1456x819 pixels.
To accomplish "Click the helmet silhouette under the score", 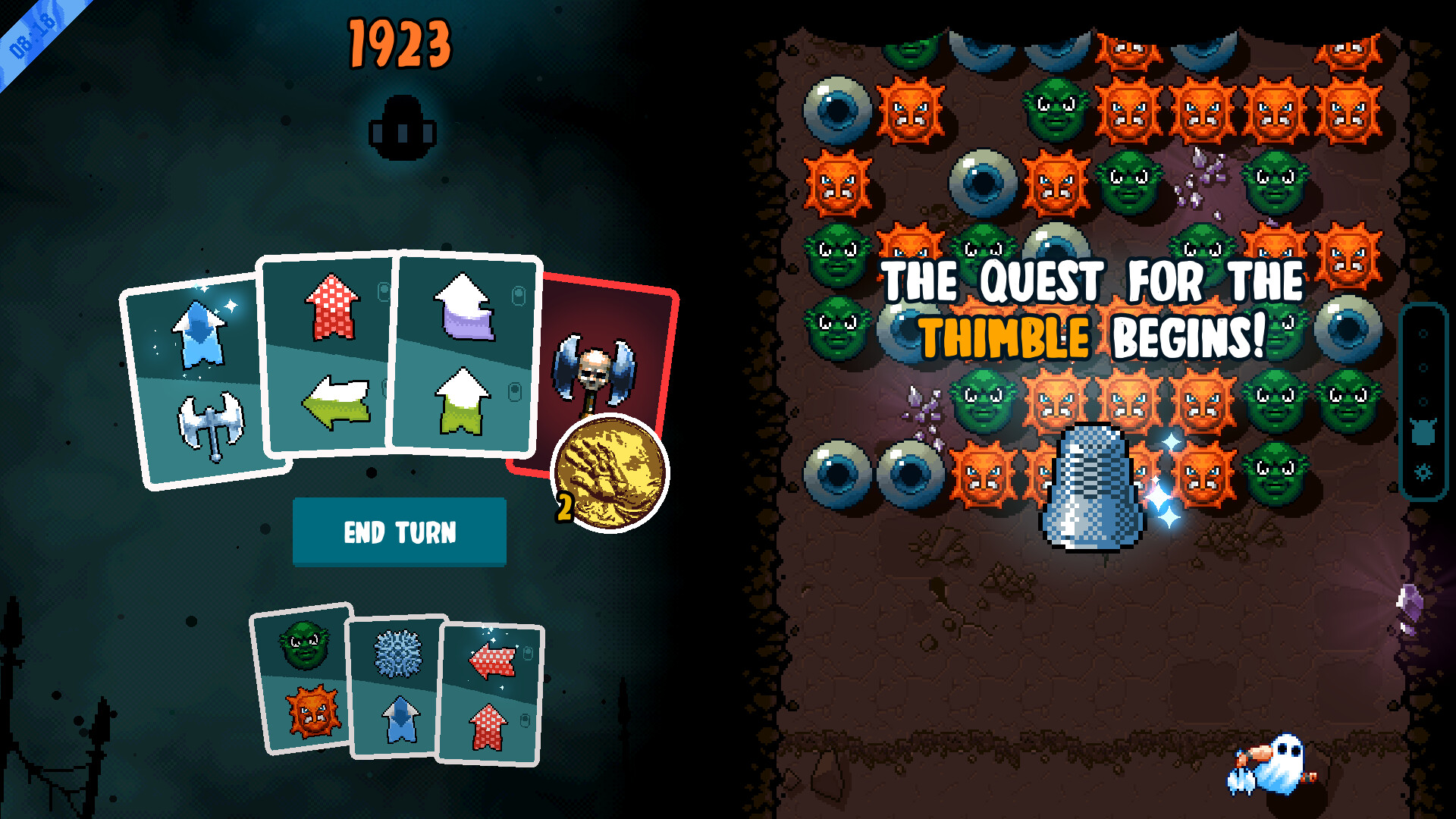I will 402,125.
